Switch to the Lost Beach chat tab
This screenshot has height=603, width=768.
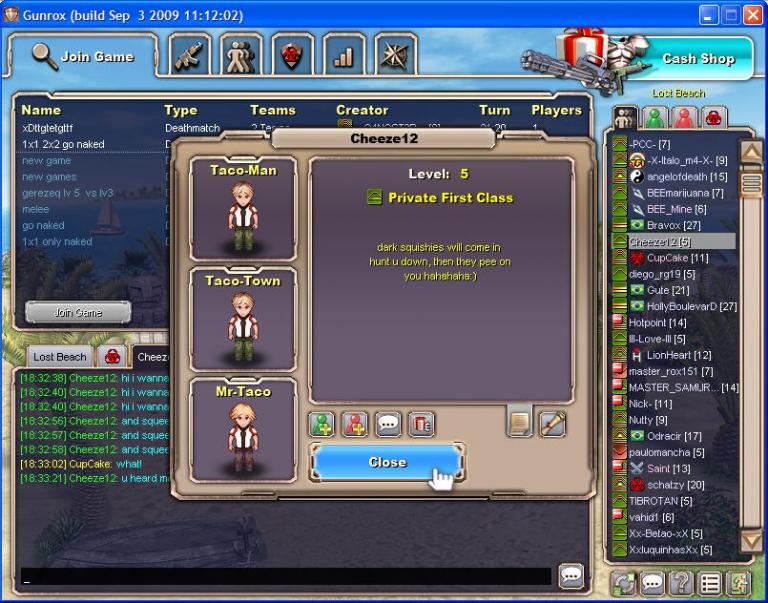pos(59,356)
